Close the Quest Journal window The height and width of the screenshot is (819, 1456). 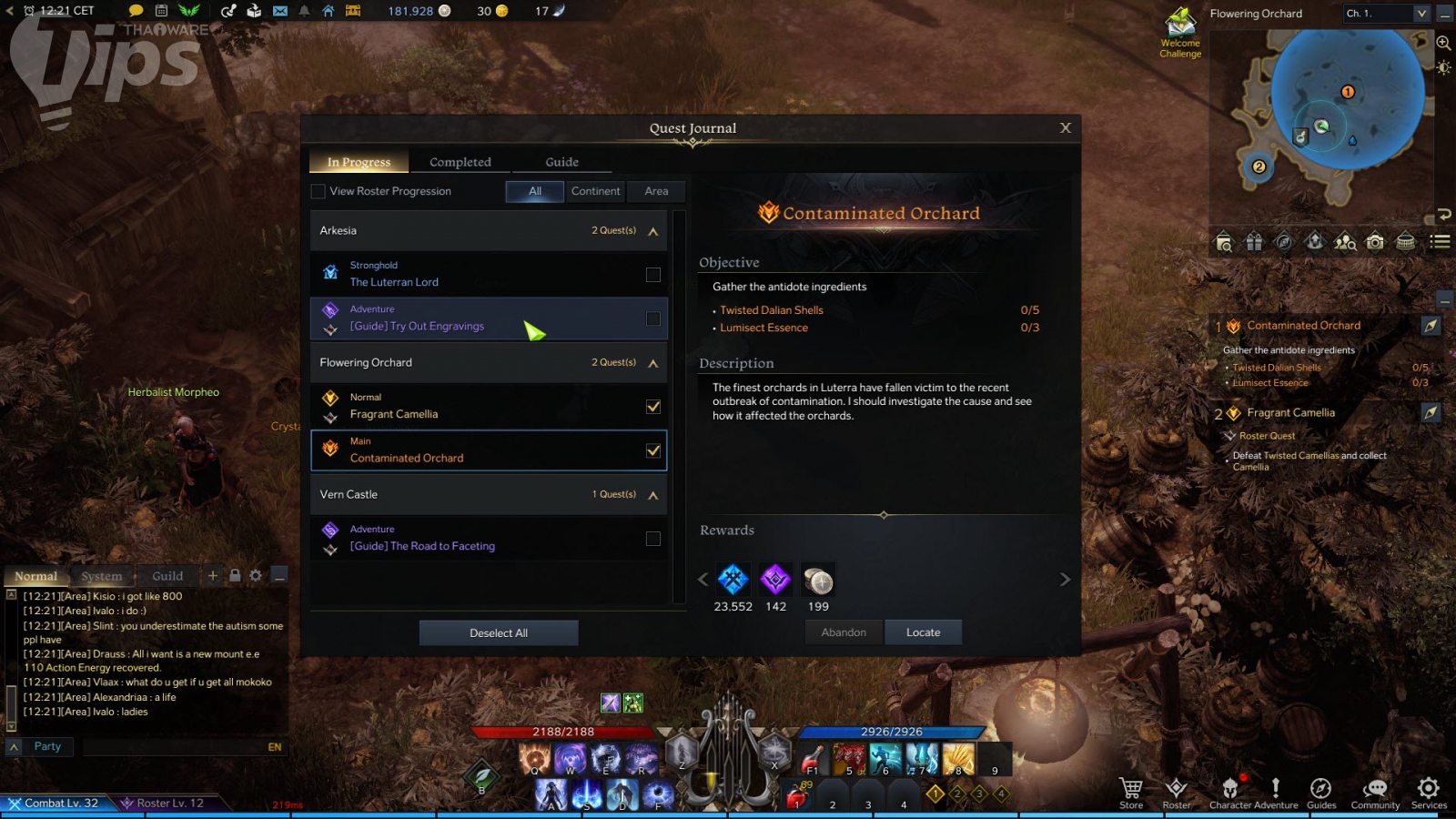[x=1066, y=127]
